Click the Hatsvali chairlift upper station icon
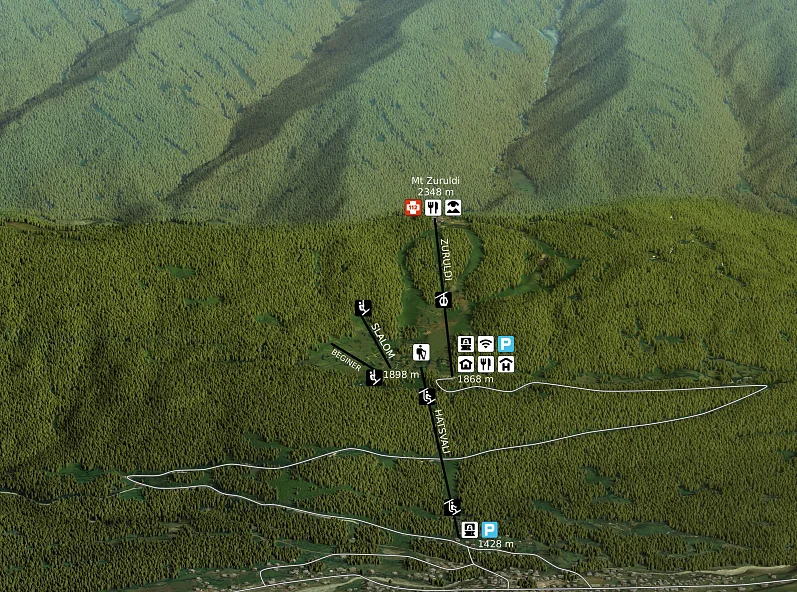Image resolution: width=797 pixels, height=592 pixels. pos(428,397)
